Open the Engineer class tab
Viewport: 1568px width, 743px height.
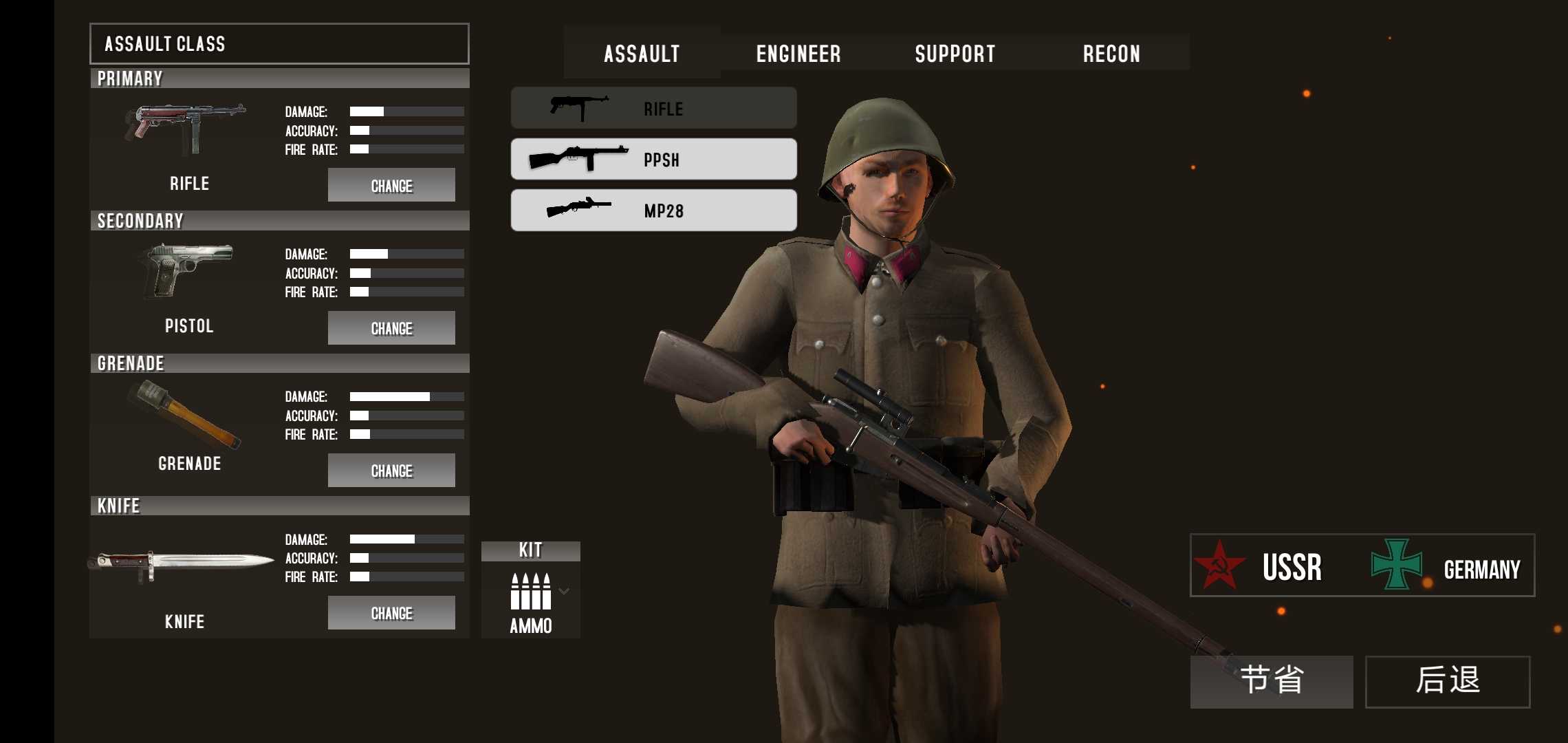click(x=798, y=54)
